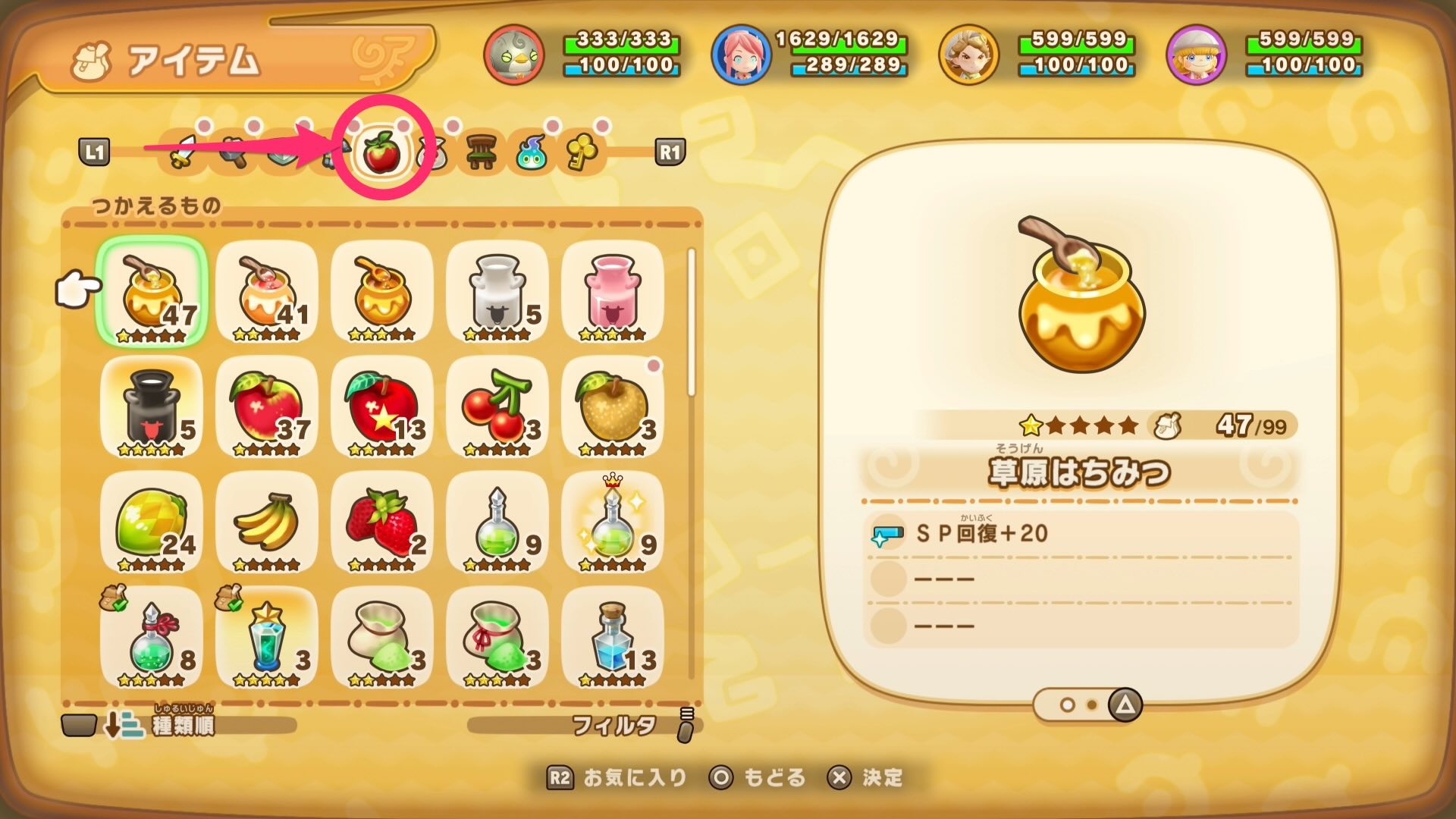The image size is (1456, 819).
Task: Select the penguin character portrait
Action: pyautogui.click(x=515, y=52)
